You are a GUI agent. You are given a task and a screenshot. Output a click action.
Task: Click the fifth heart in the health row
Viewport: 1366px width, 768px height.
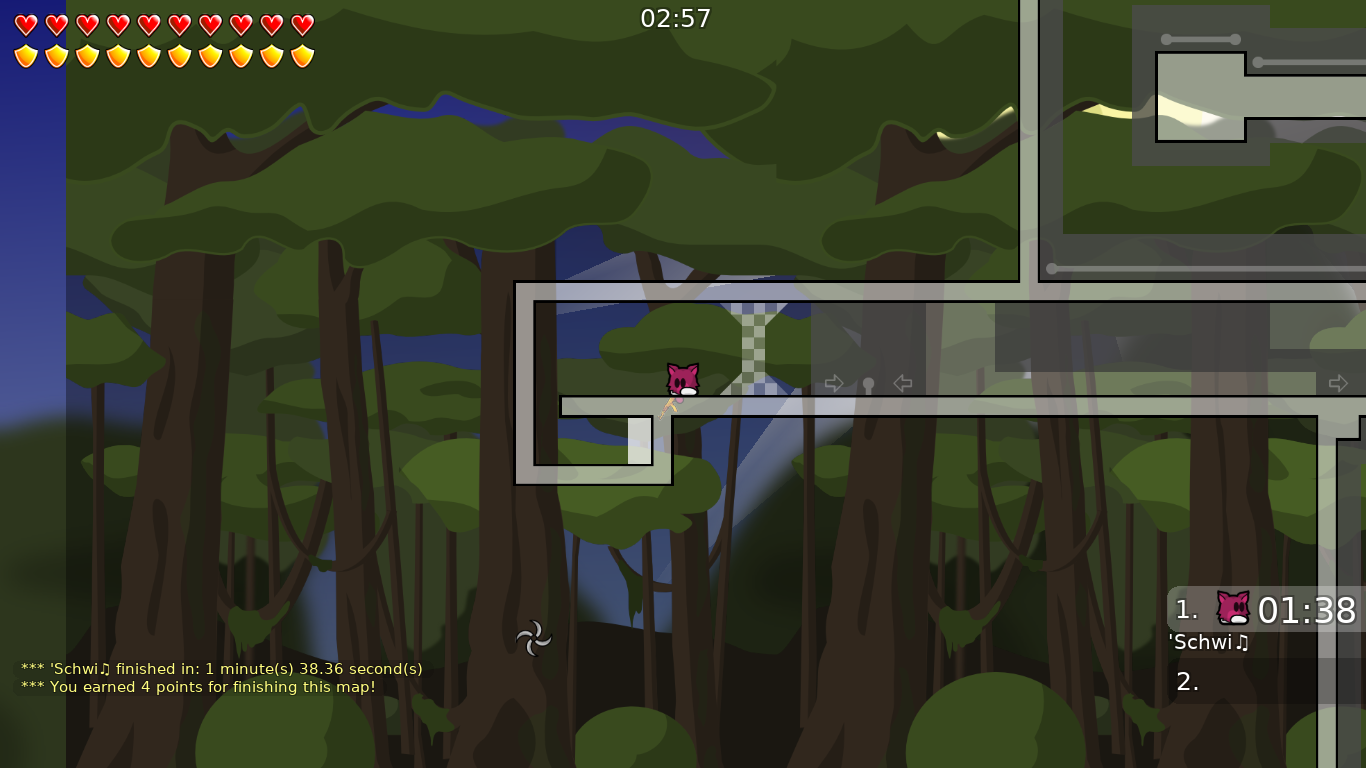pos(149,25)
